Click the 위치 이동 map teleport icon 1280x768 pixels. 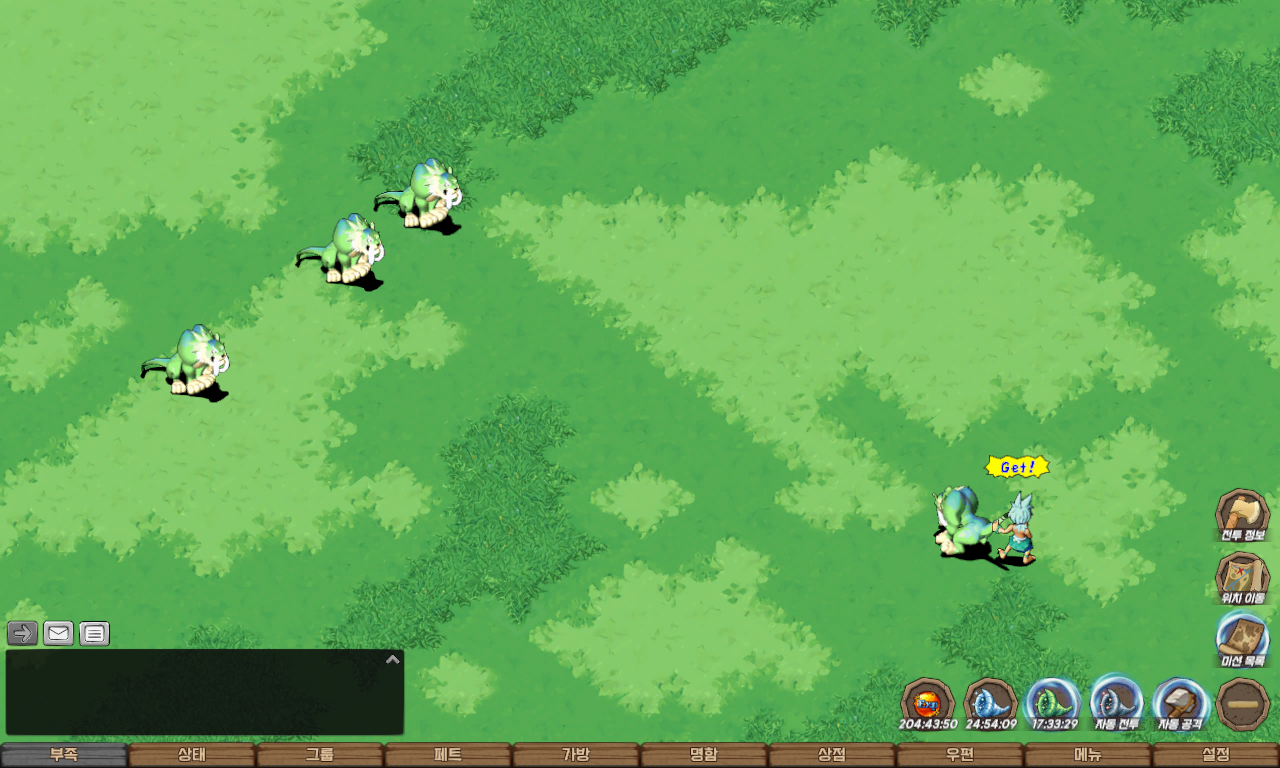(x=1242, y=577)
